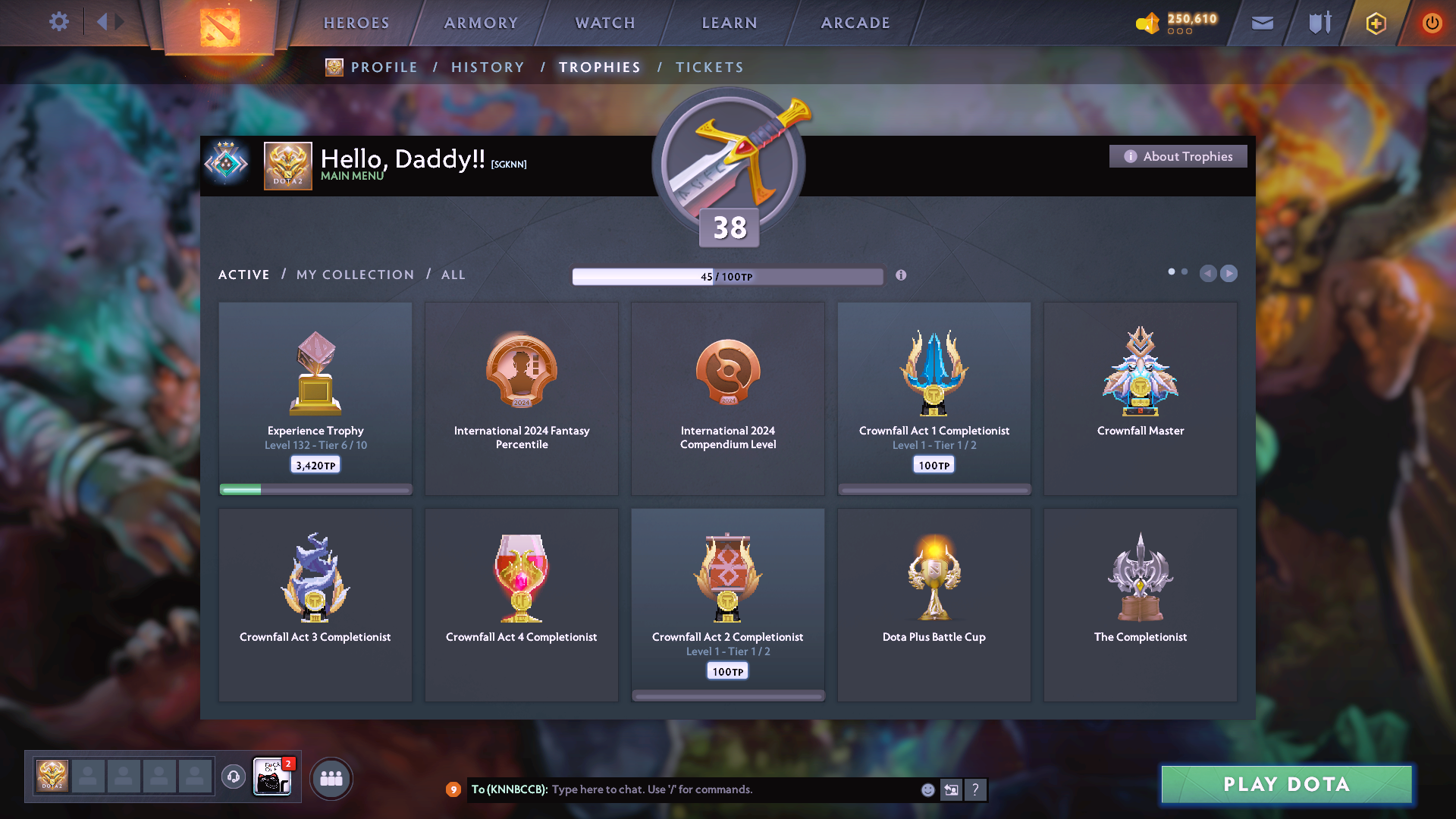The height and width of the screenshot is (819, 1456).
Task: Open the Arcade section
Action: pyautogui.click(x=855, y=23)
